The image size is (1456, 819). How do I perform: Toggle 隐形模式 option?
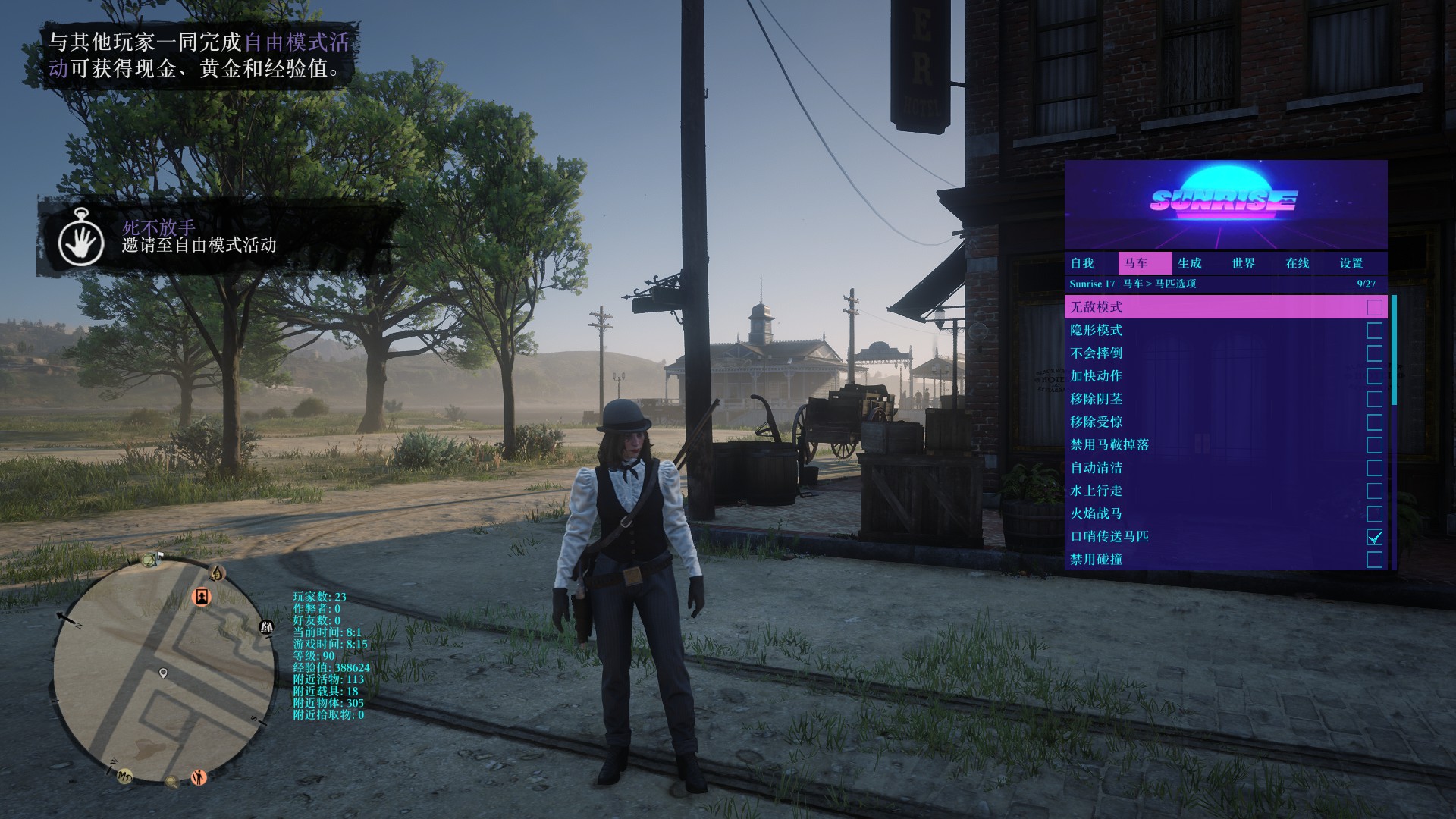pos(1374,331)
